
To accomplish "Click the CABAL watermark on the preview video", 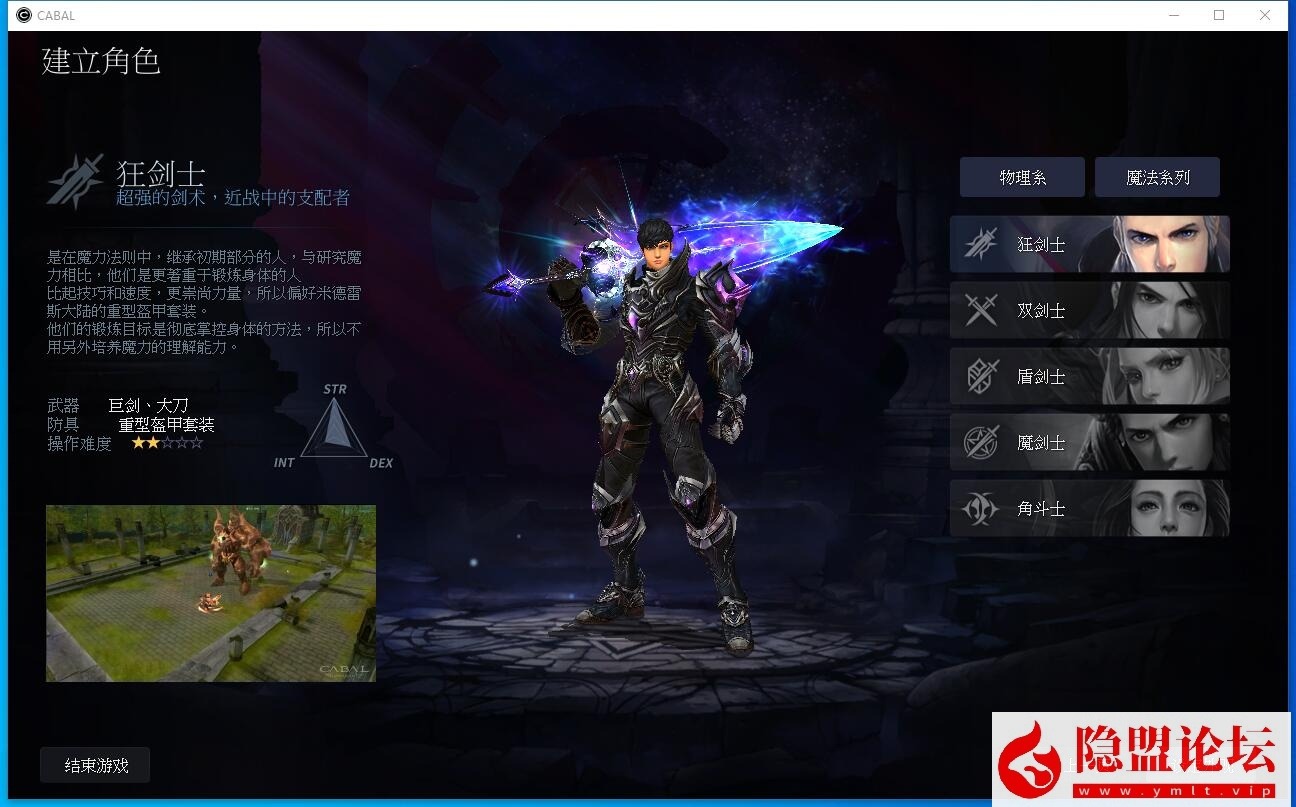I will pyautogui.click(x=345, y=668).
